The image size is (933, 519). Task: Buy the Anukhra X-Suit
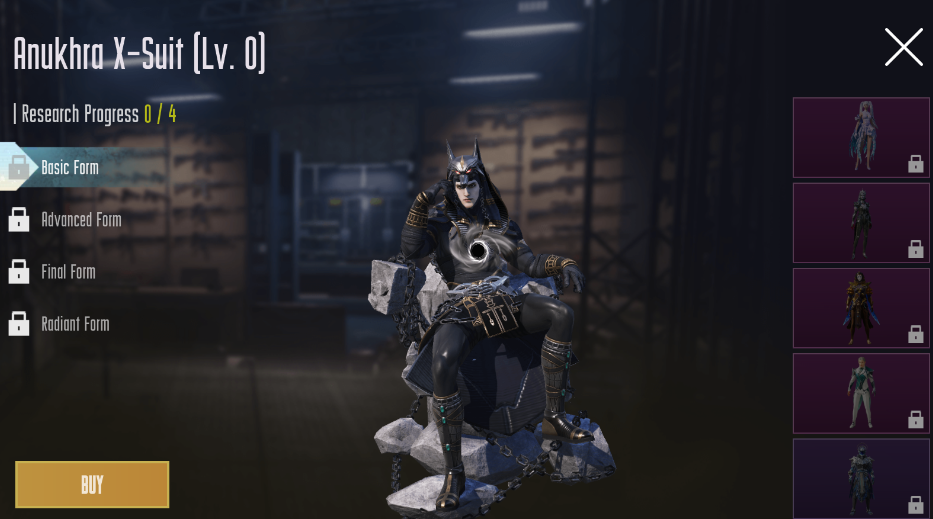[x=92, y=485]
